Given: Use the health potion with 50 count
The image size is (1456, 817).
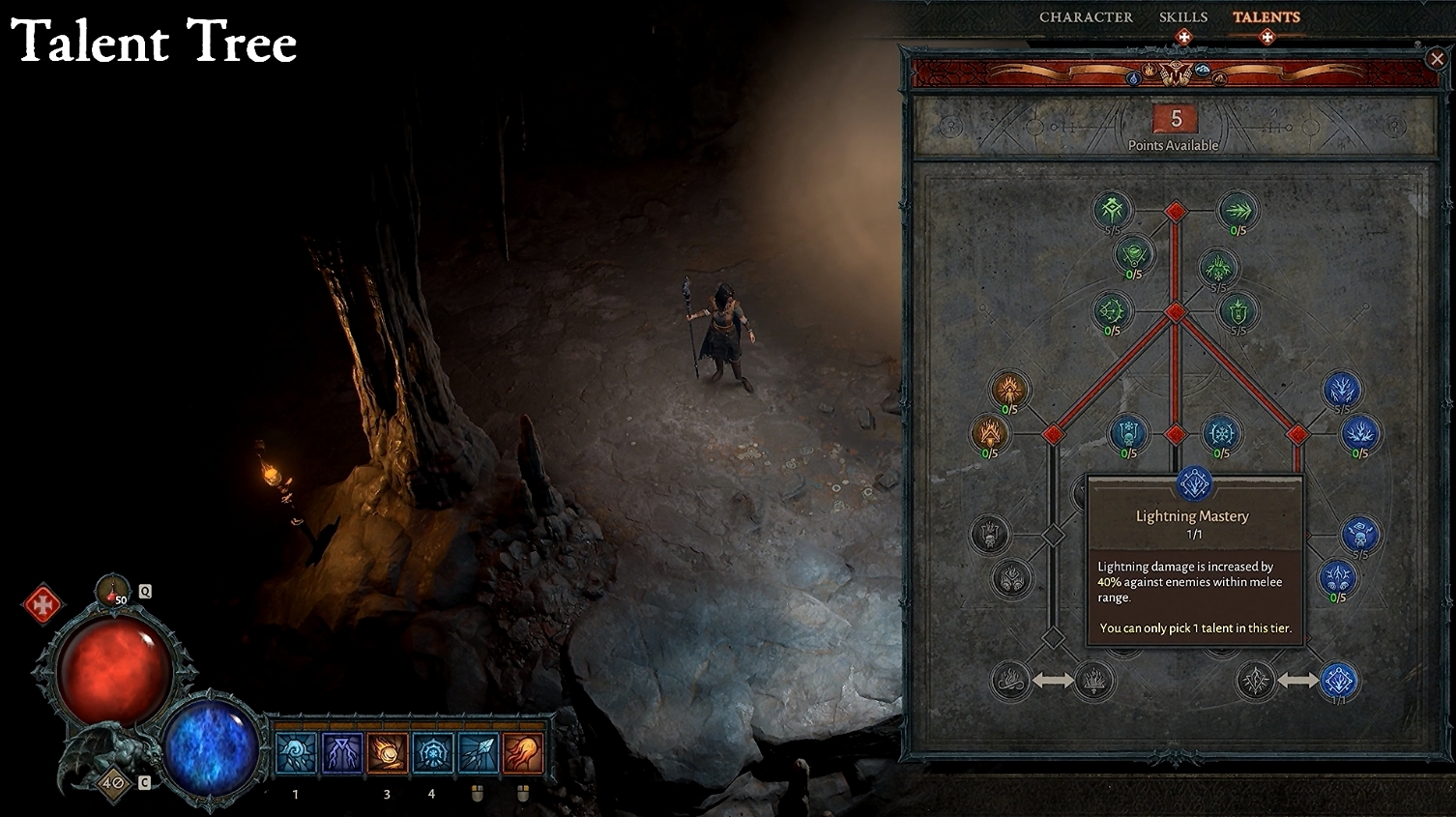Looking at the screenshot, I should 113,591.
